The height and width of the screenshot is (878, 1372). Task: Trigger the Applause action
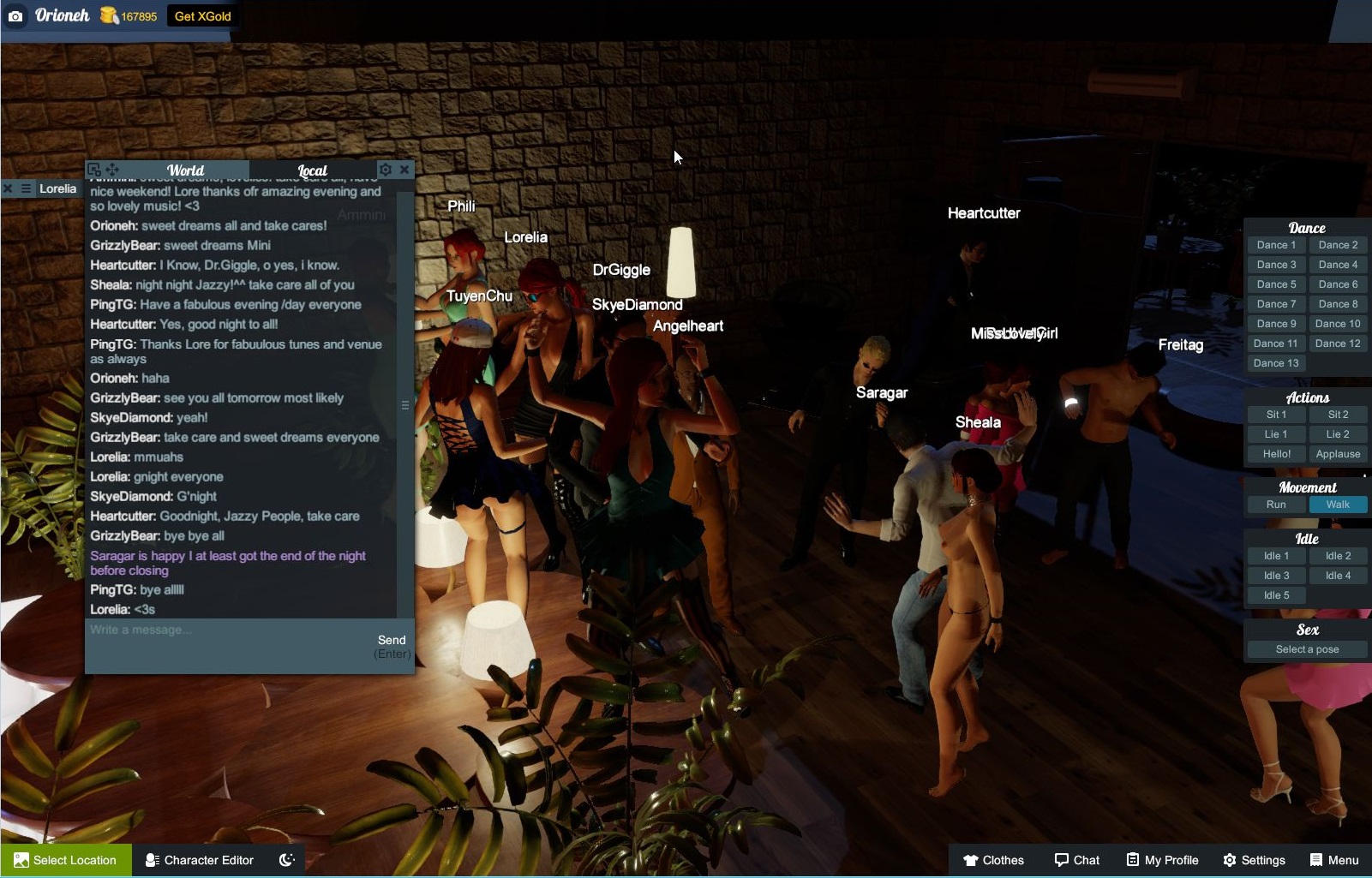pos(1338,453)
